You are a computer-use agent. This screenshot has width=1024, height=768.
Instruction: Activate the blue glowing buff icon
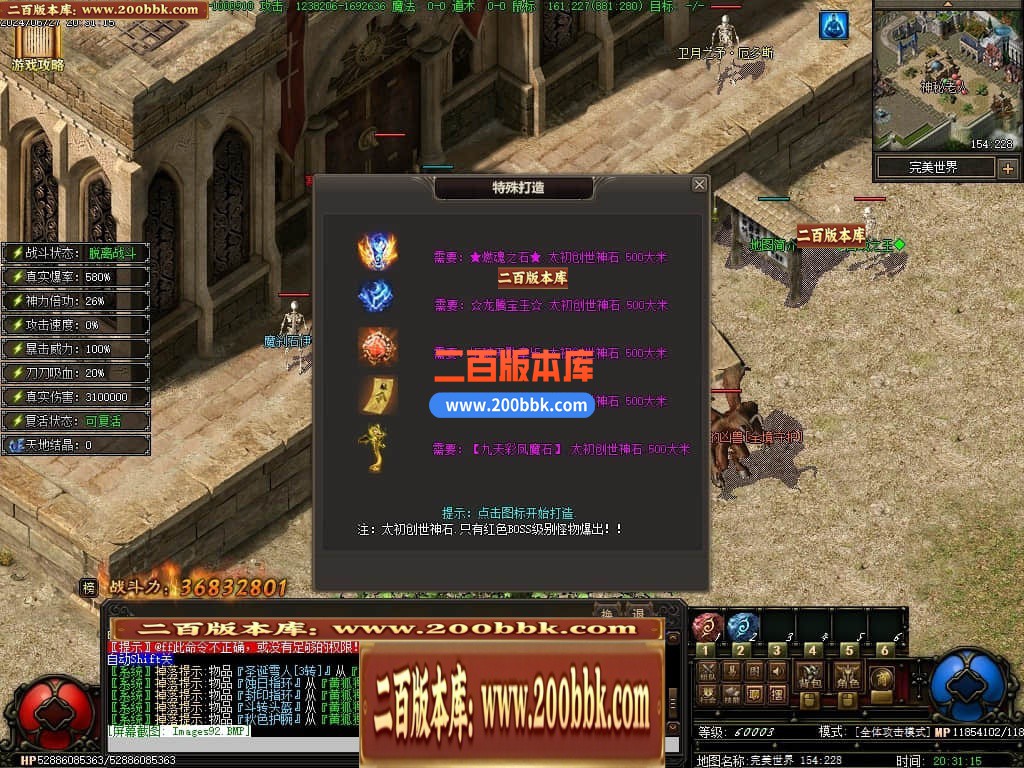coord(834,26)
